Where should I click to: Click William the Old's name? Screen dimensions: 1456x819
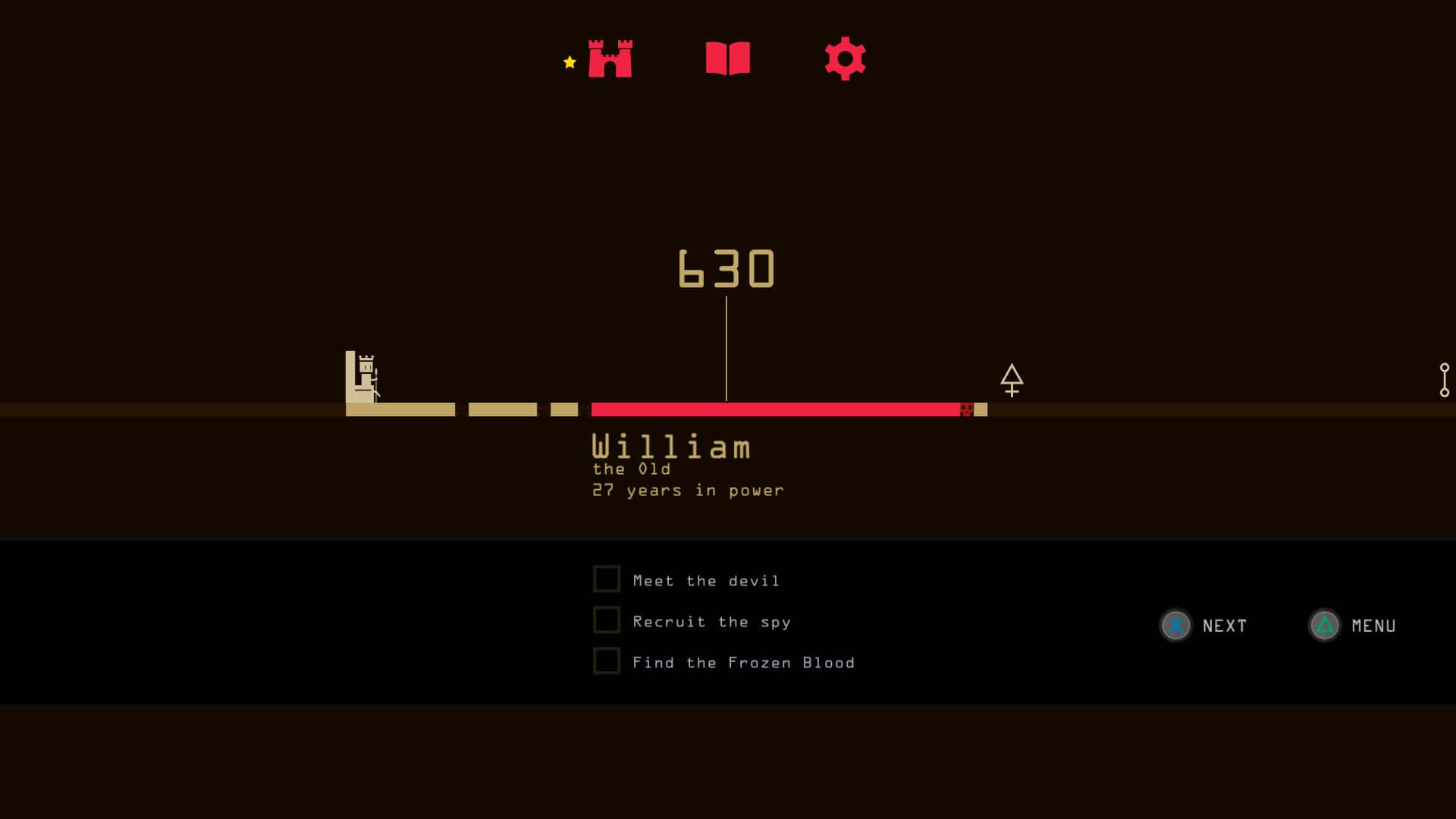[670, 447]
